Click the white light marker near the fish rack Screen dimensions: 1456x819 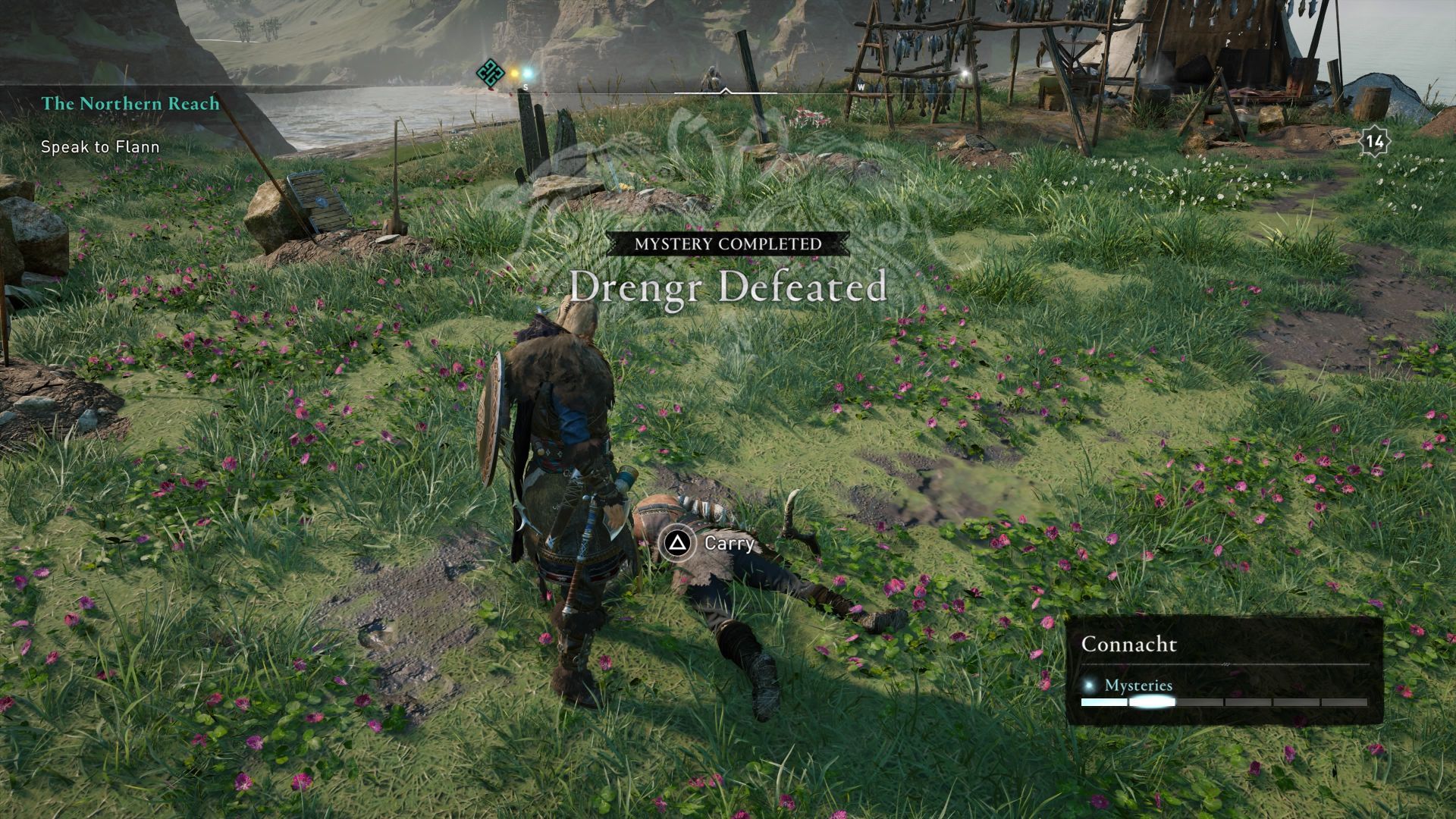965,74
